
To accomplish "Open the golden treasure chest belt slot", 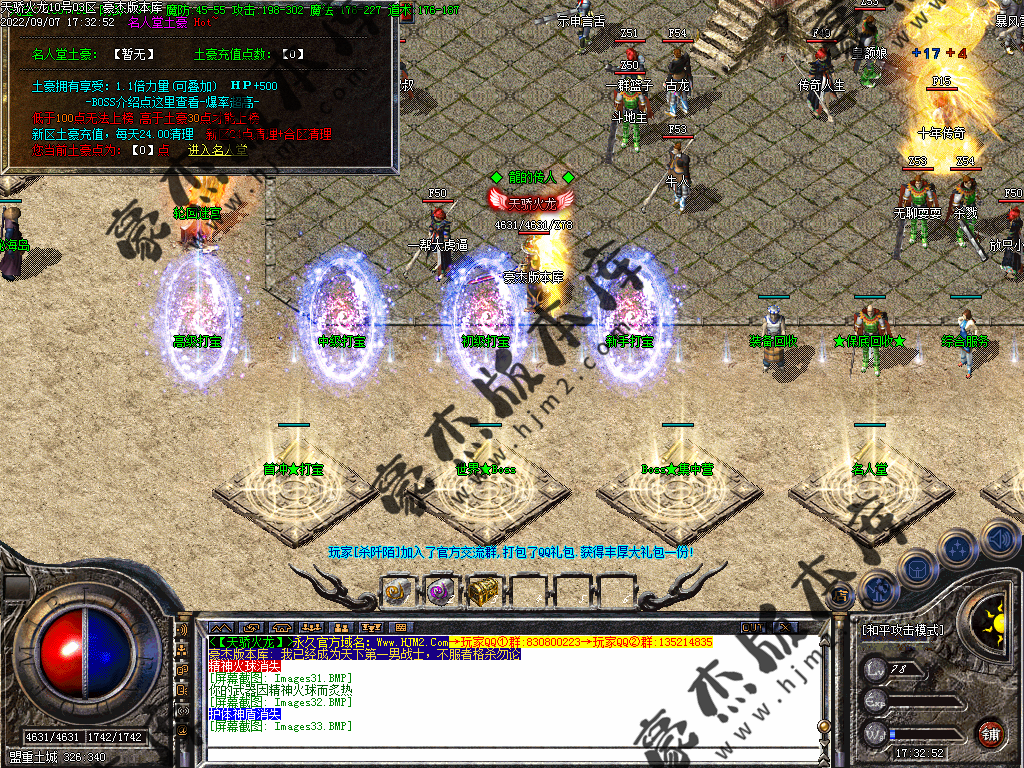I will point(485,591).
